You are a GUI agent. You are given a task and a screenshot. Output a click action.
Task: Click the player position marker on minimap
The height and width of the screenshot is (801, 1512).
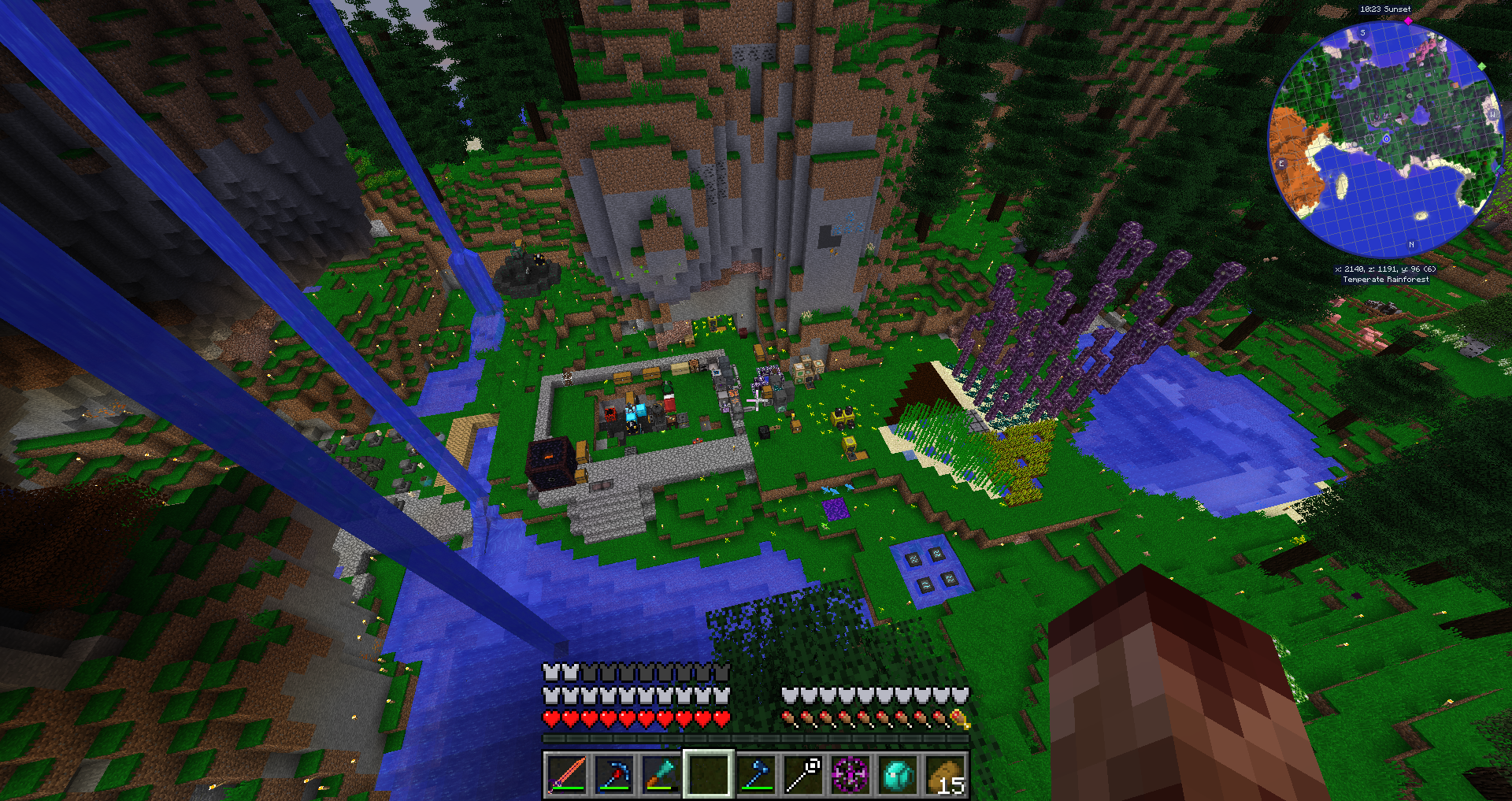(x=1387, y=139)
